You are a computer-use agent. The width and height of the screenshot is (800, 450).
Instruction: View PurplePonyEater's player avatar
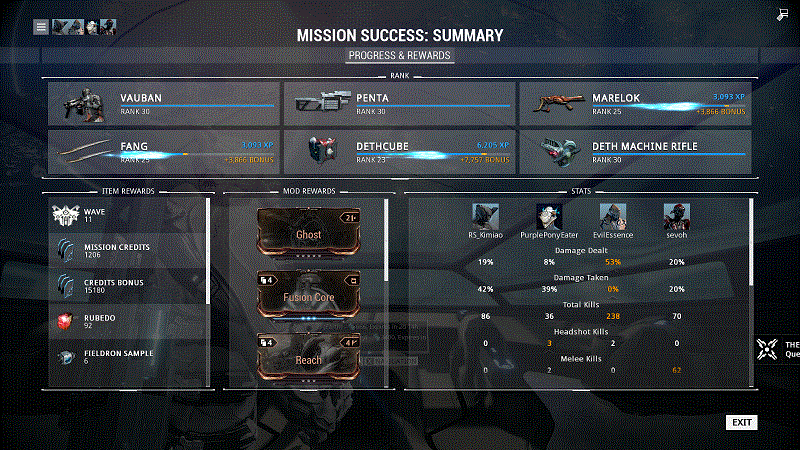[549, 217]
